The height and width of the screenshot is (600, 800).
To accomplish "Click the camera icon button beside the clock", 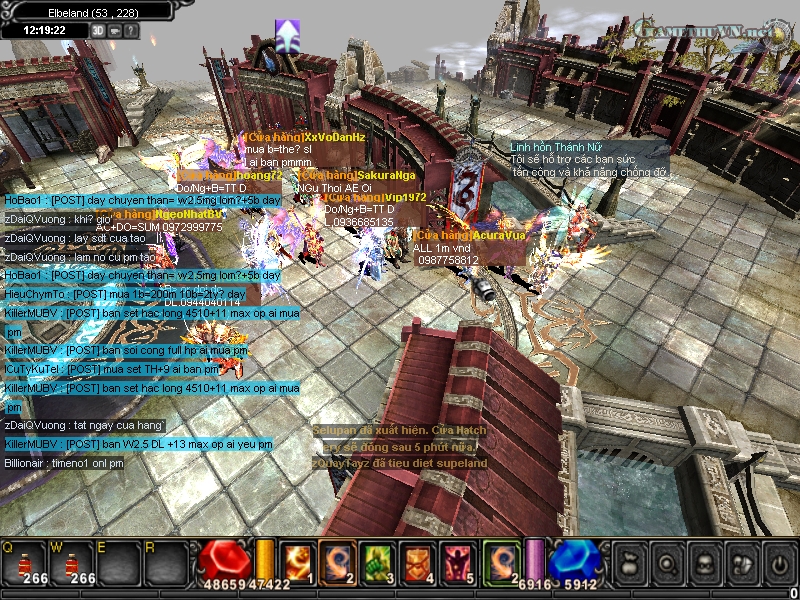I will point(114,30).
